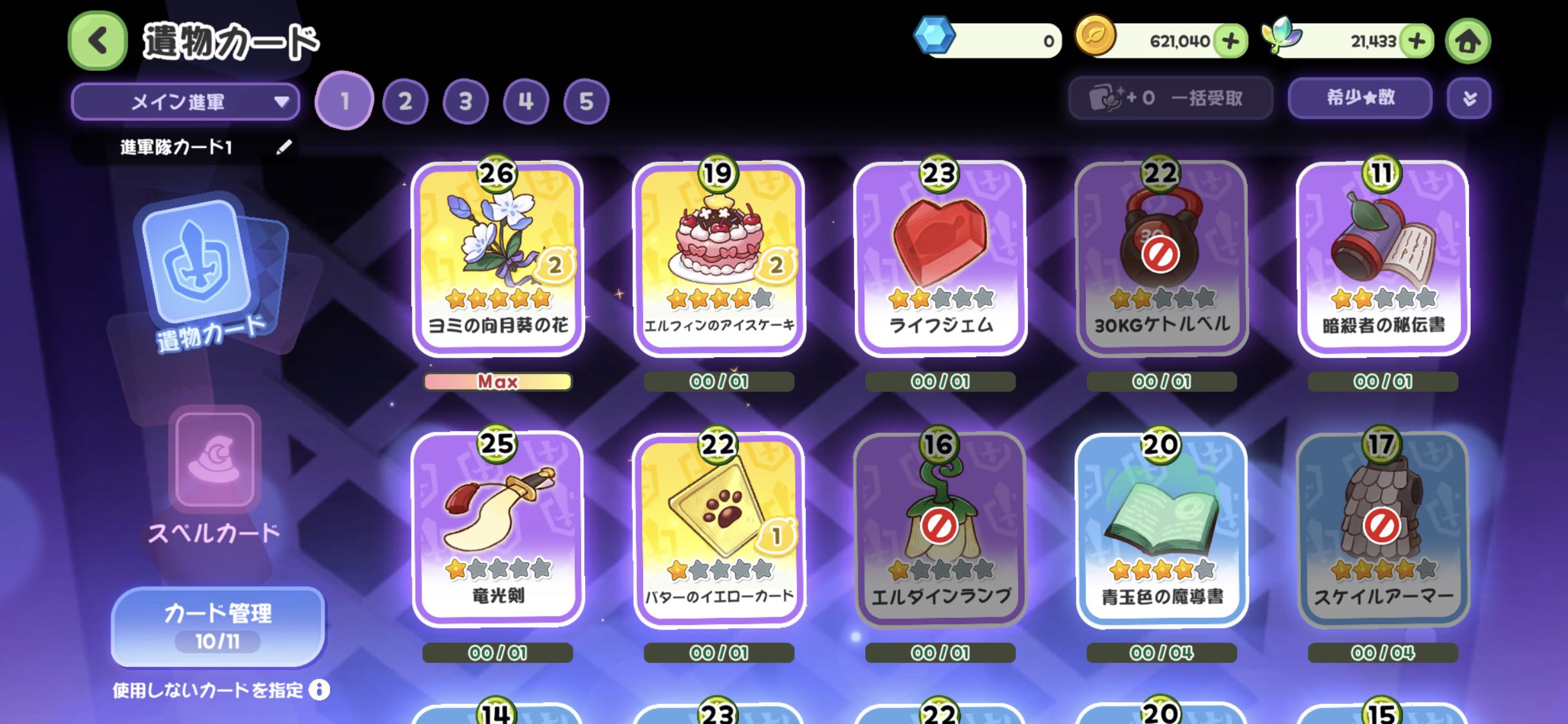Switch to deck preset 3
This screenshot has width=1568, height=724.
click(x=465, y=101)
